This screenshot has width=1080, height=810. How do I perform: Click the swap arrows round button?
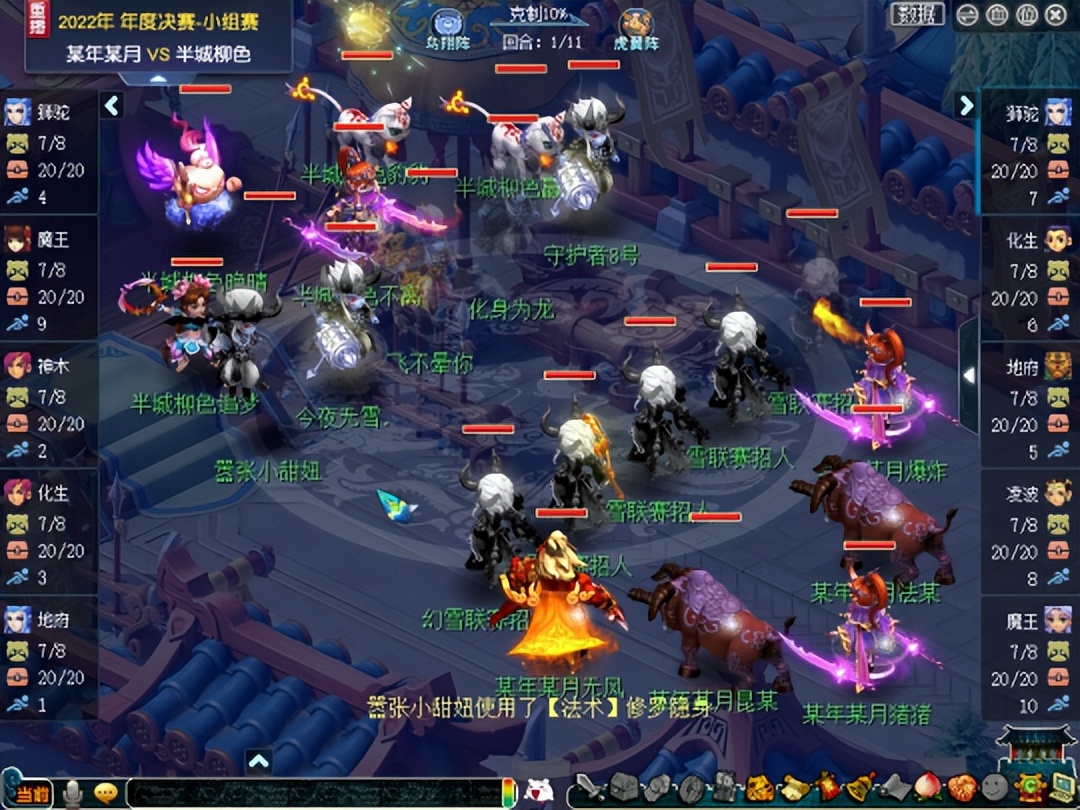pos(967,15)
